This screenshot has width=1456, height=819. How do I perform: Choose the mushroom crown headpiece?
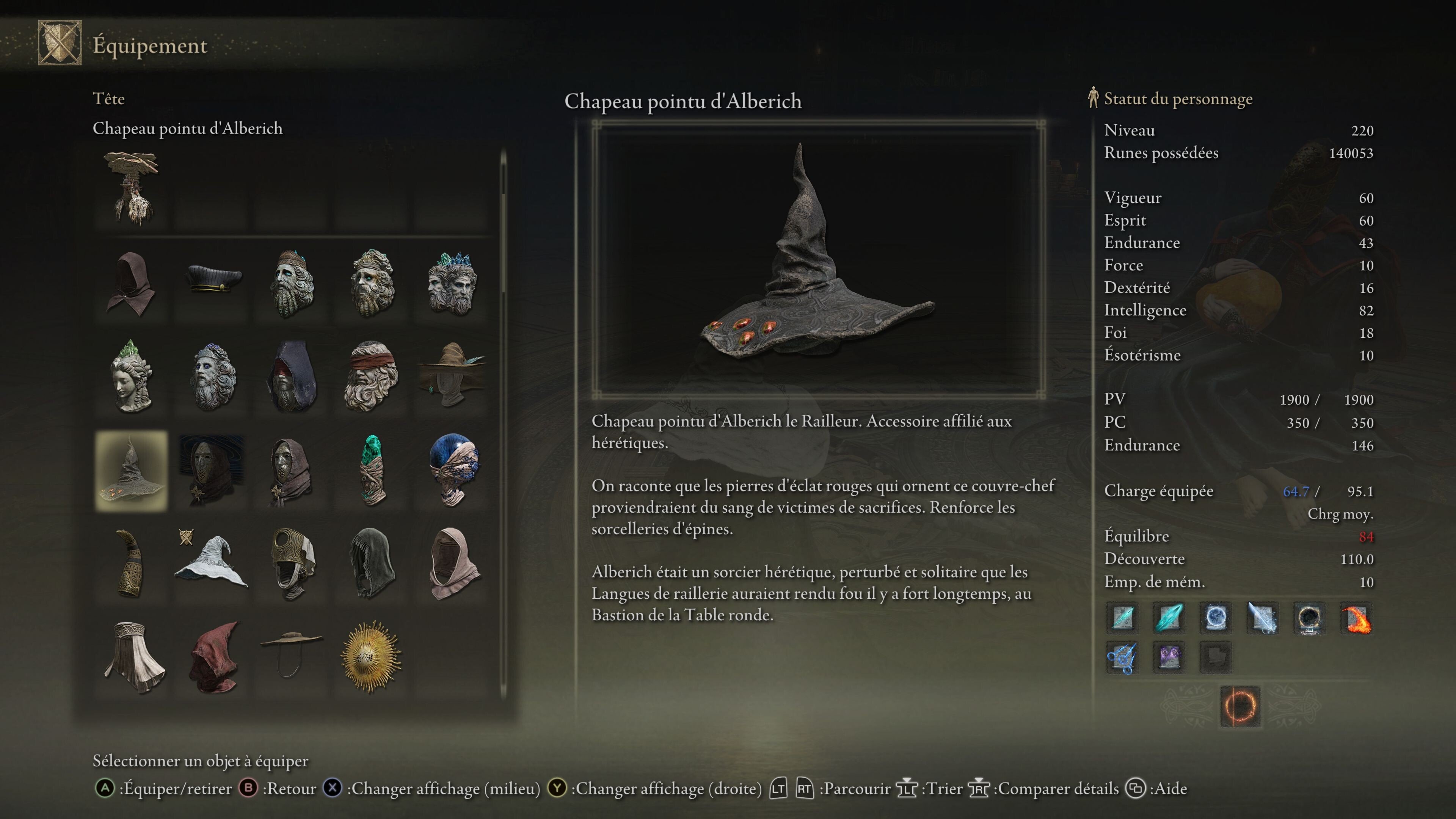131,188
